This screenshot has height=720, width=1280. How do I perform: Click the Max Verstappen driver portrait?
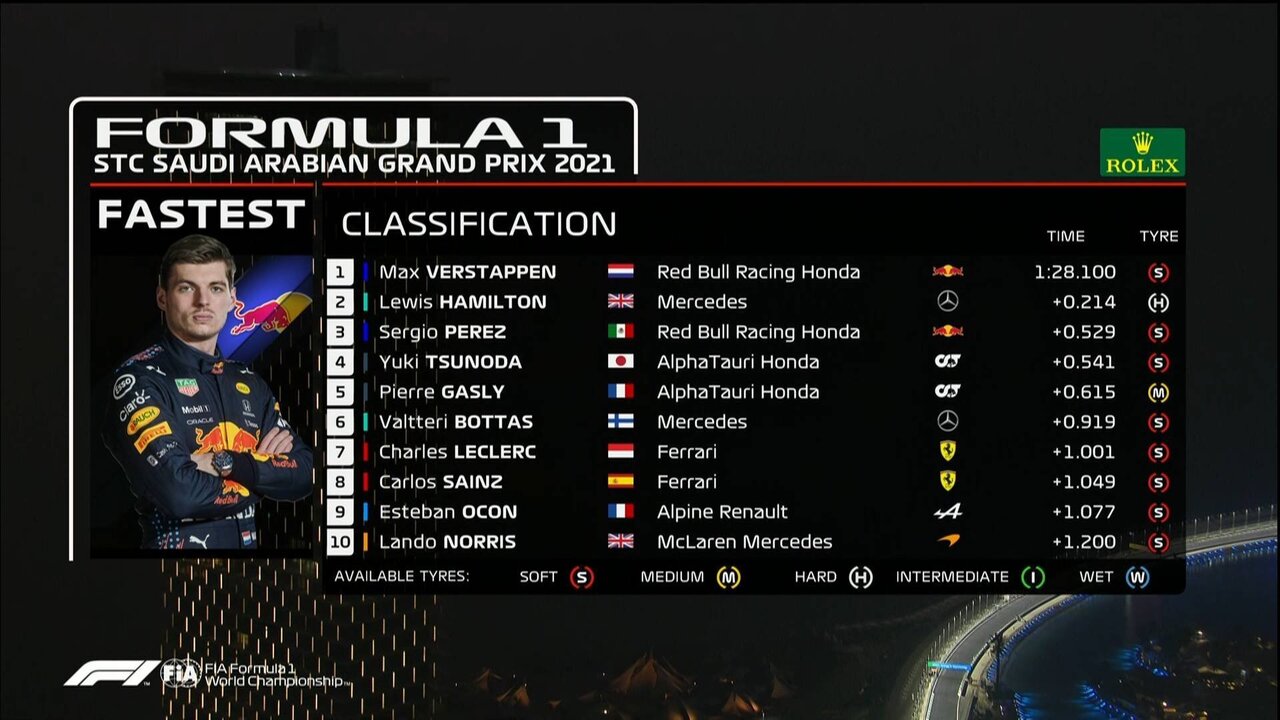coord(205,395)
